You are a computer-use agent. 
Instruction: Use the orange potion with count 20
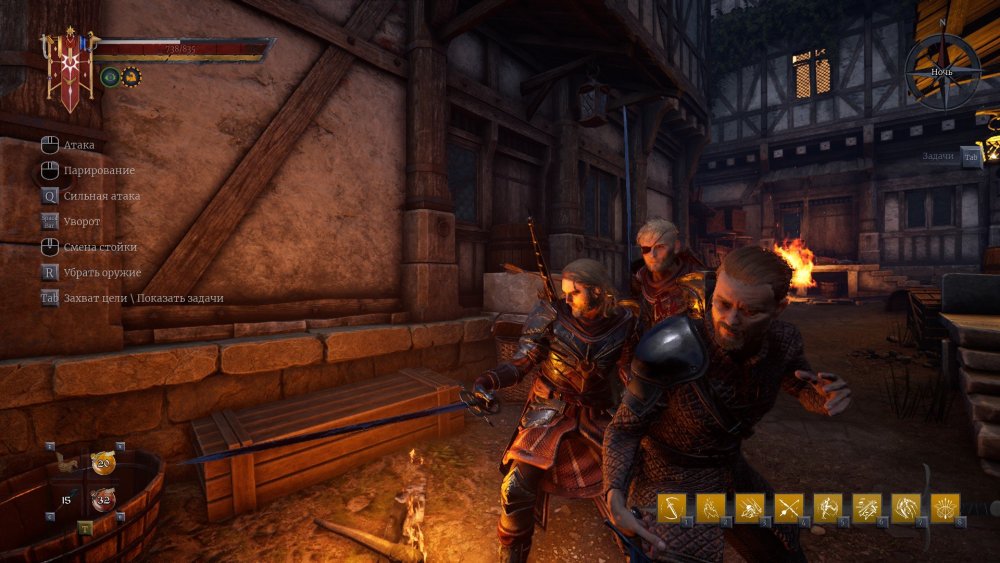pyautogui.click(x=102, y=462)
